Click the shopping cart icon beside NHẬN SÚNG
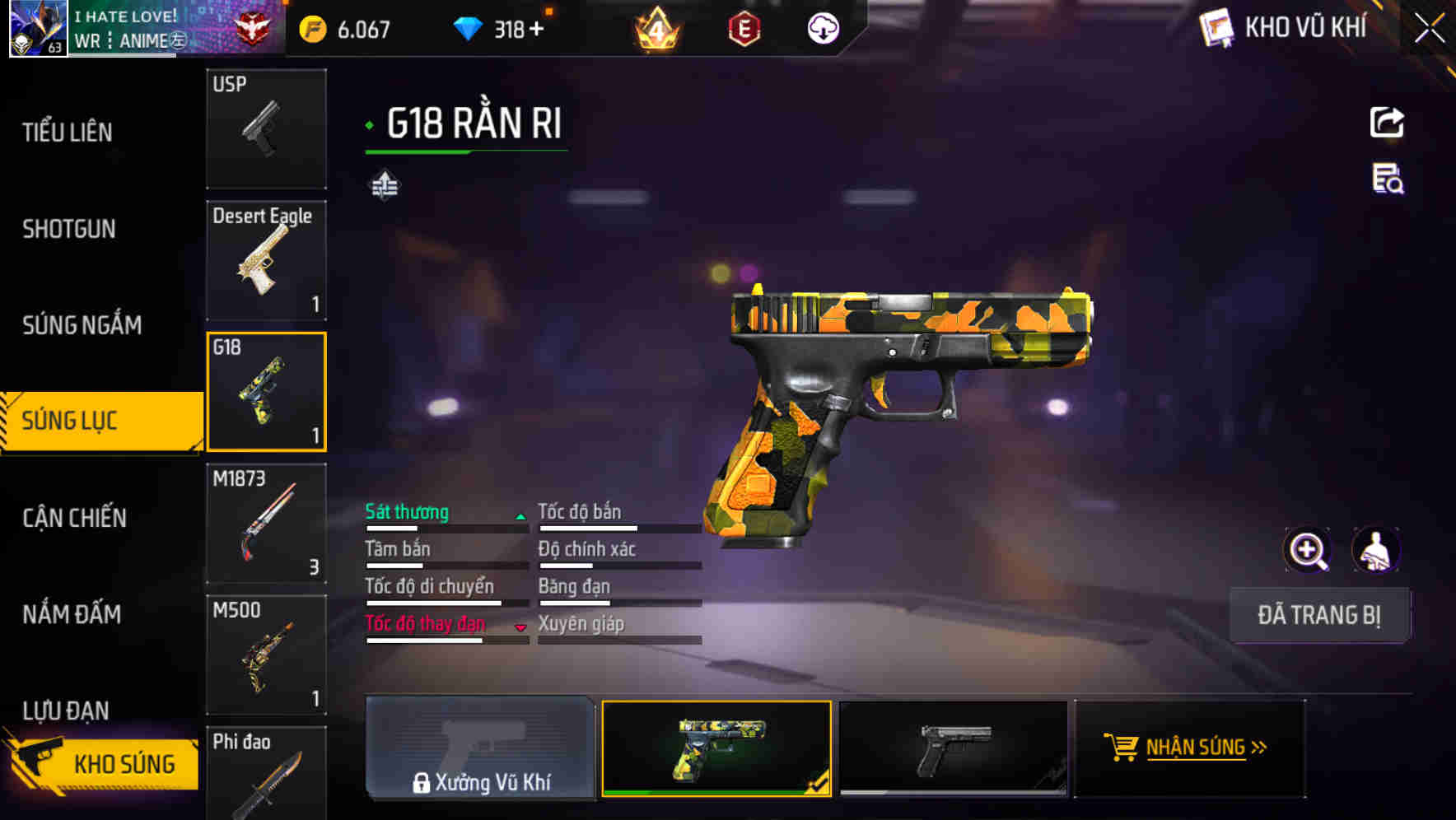Screen dimensions: 1456x820 click(1122, 748)
